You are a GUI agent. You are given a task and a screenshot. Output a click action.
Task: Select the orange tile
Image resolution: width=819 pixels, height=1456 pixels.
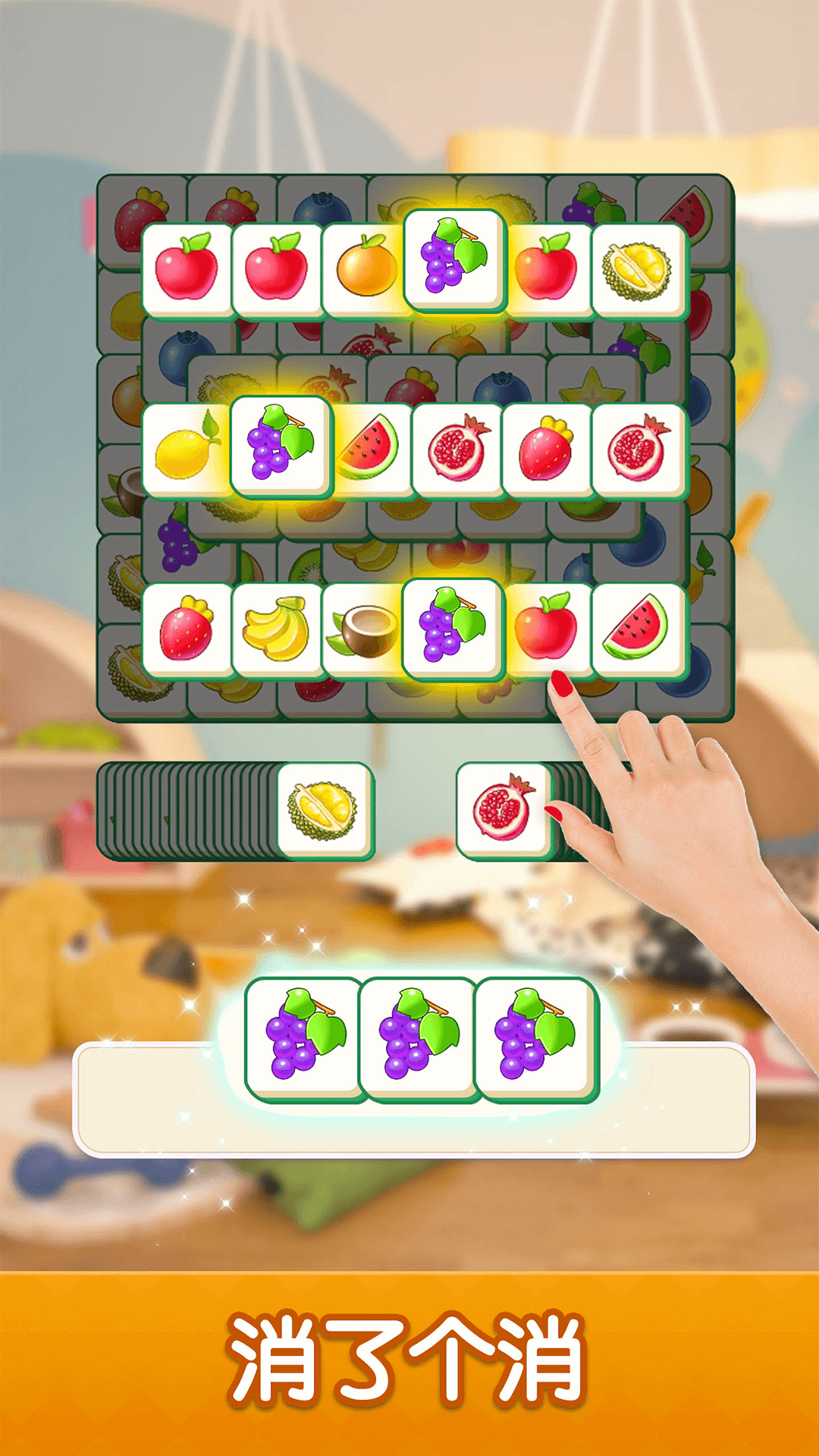(367, 269)
